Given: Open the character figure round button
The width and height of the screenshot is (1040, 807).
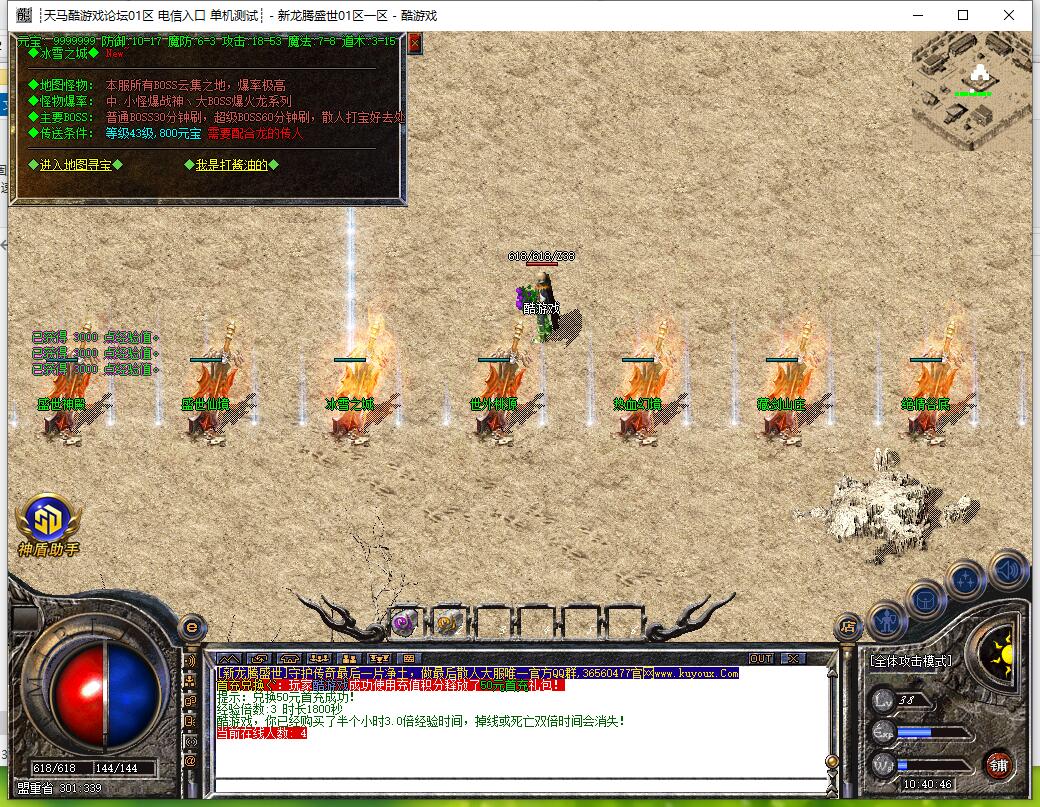Looking at the screenshot, I should (x=887, y=622).
